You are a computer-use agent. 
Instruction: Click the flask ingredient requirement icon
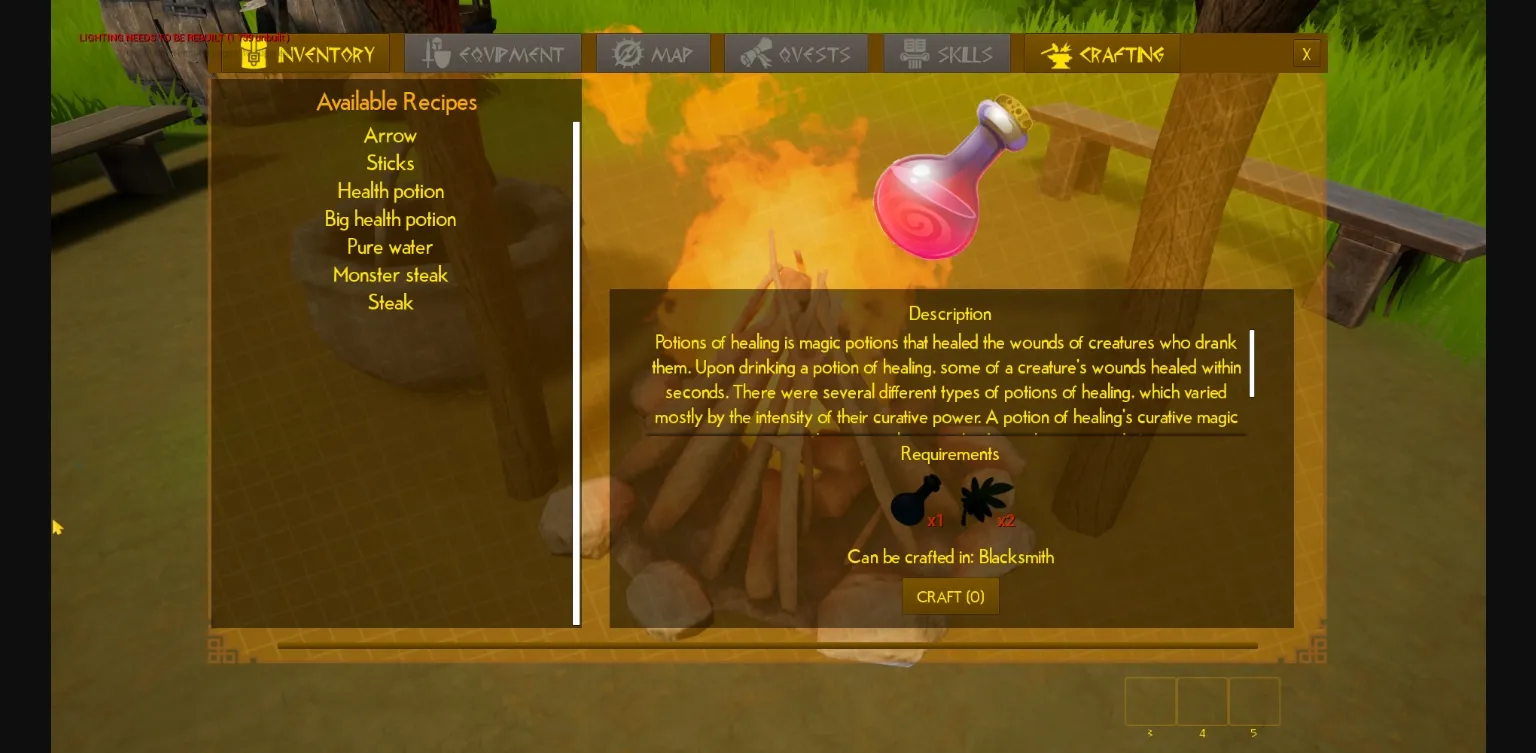[x=914, y=501]
